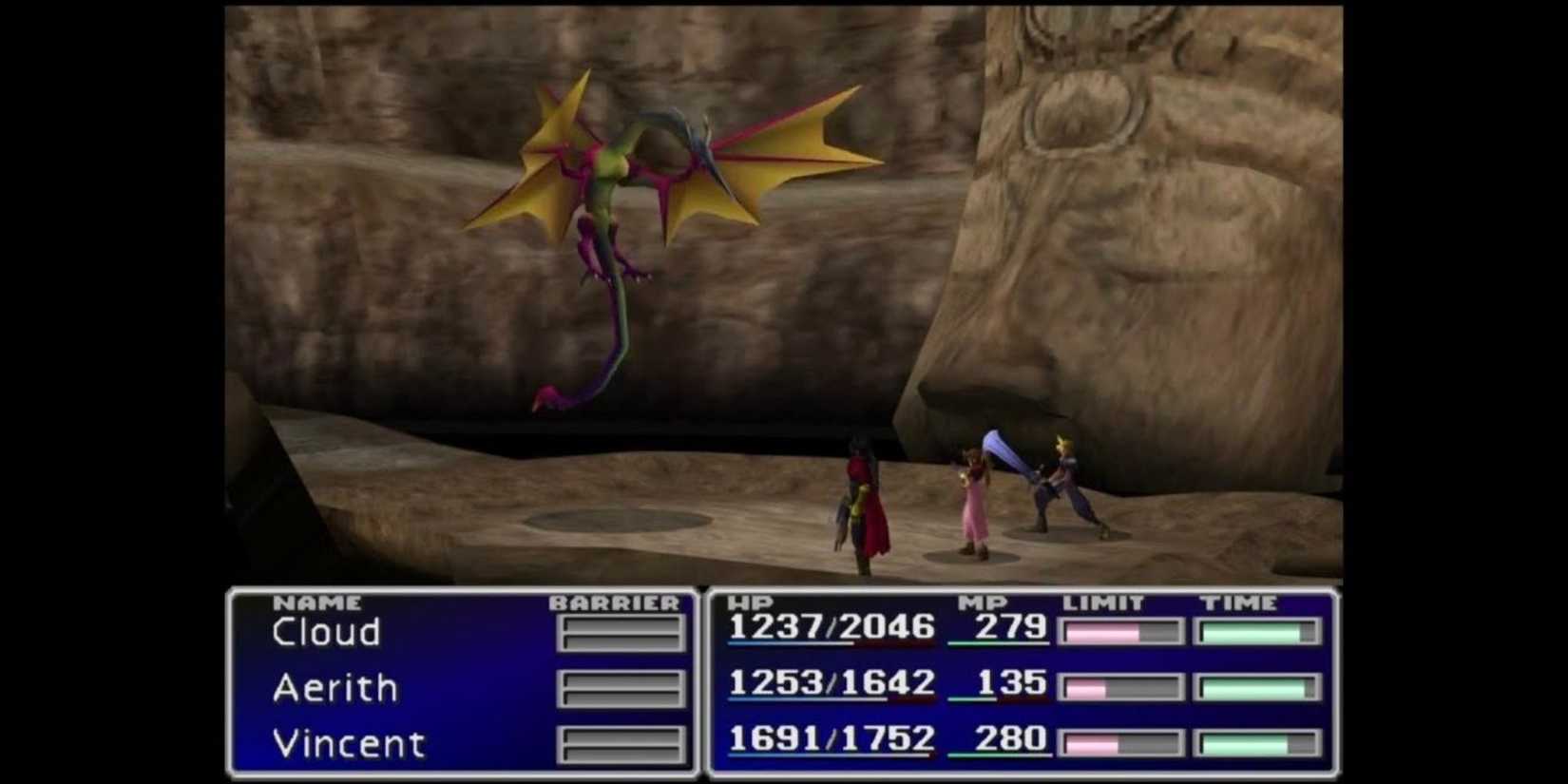Expand the HP column header
Screen dimensions: 1568x784
(x=748, y=602)
